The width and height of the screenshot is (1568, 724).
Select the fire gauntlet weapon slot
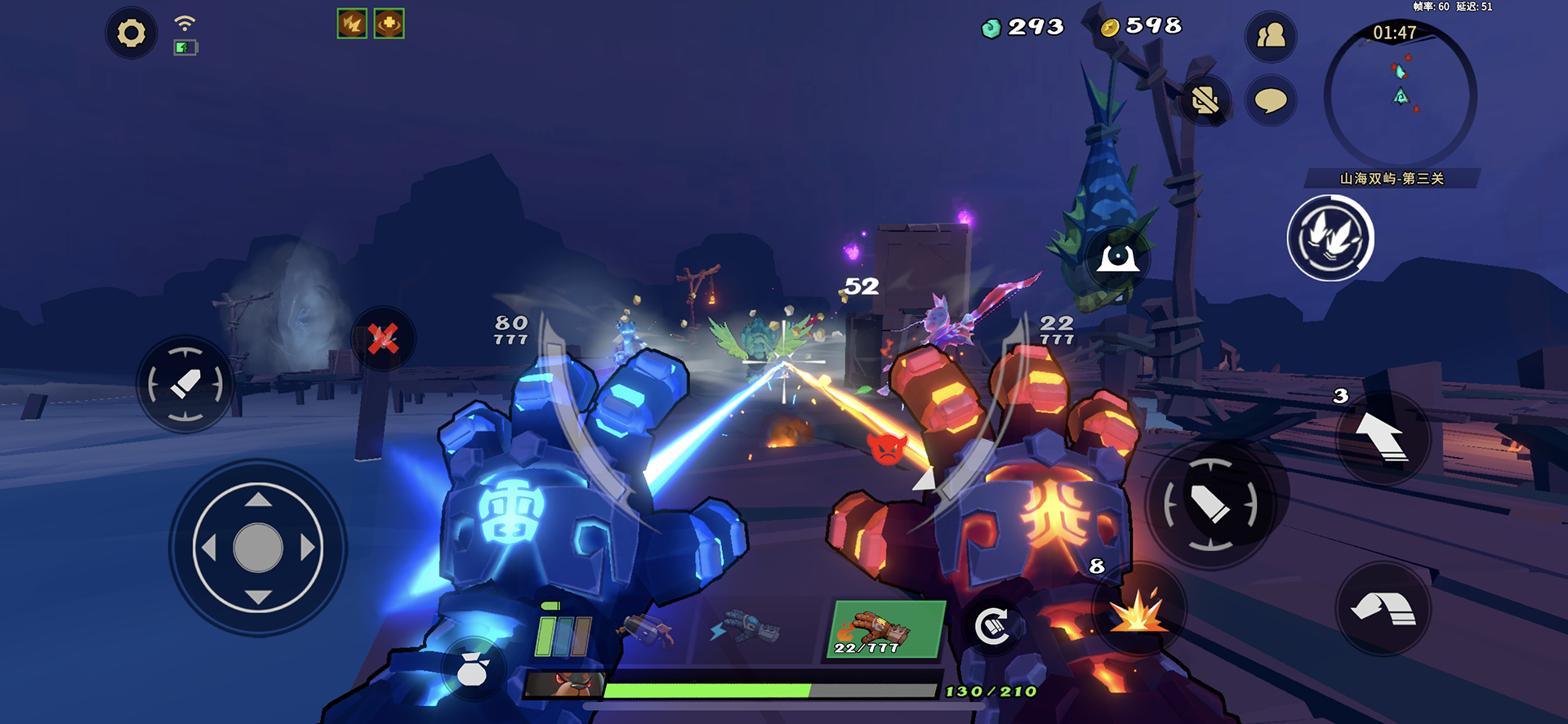click(x=884, y=630)
